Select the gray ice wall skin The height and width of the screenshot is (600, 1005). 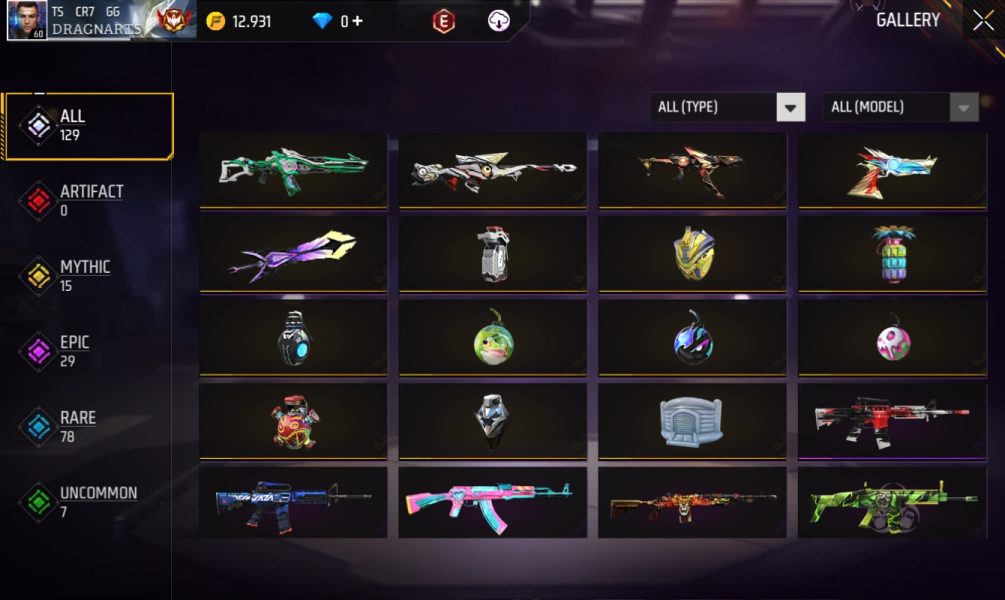(x=692, y=421)
